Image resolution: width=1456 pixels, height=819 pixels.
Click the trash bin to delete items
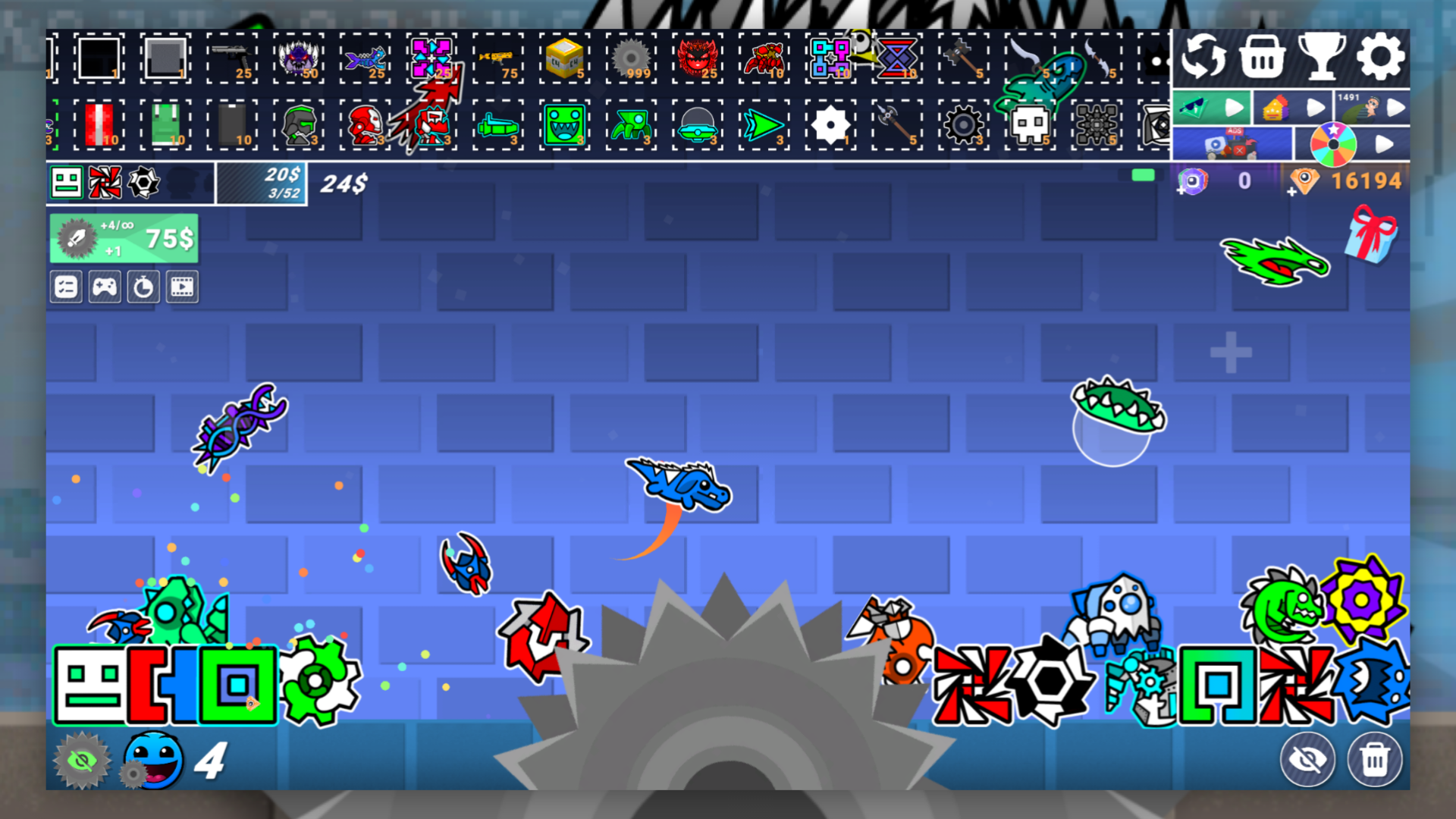(1376, 760)
